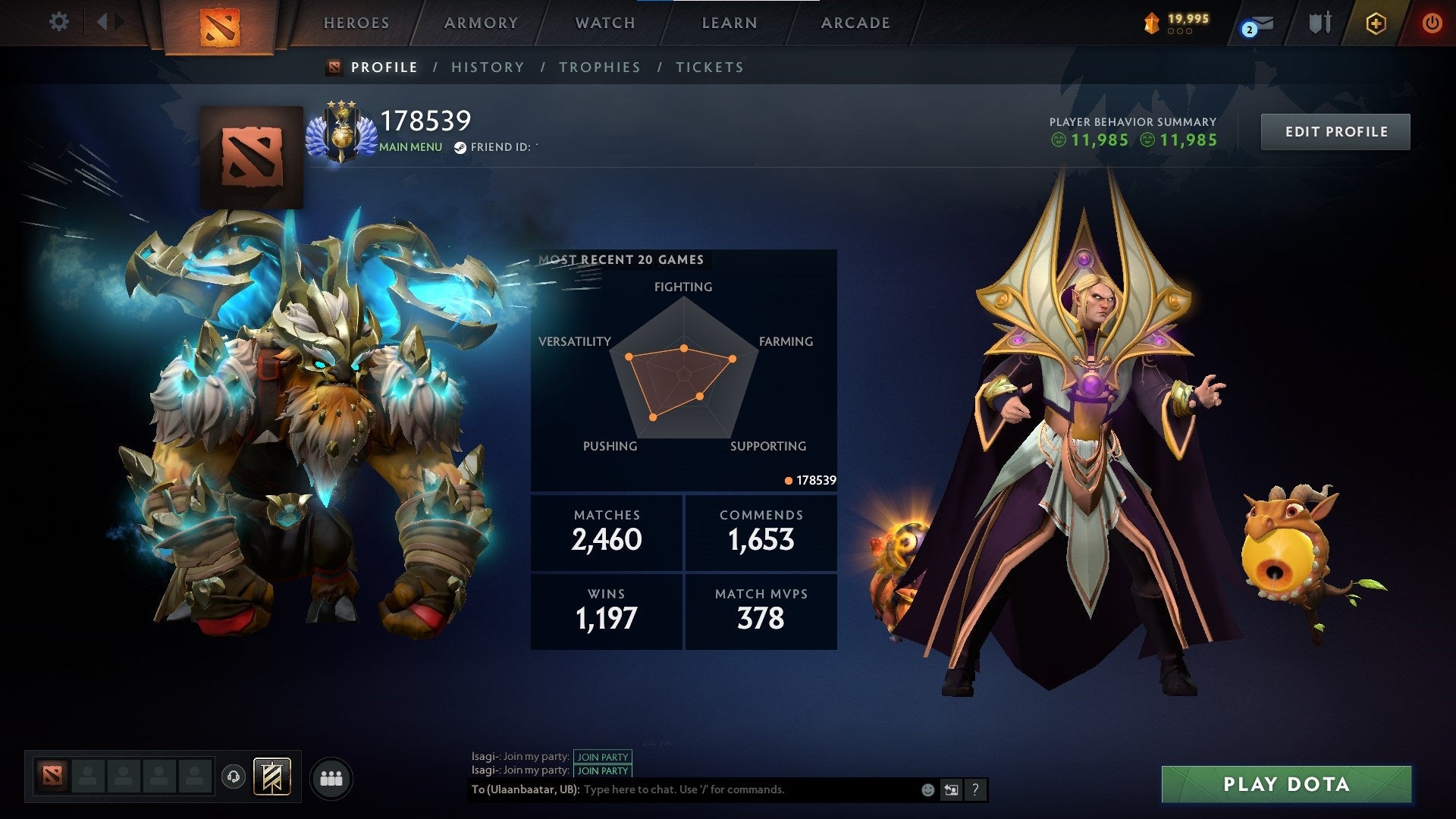Open the emoticon picker in the chatbox

(x=927, y=789)
